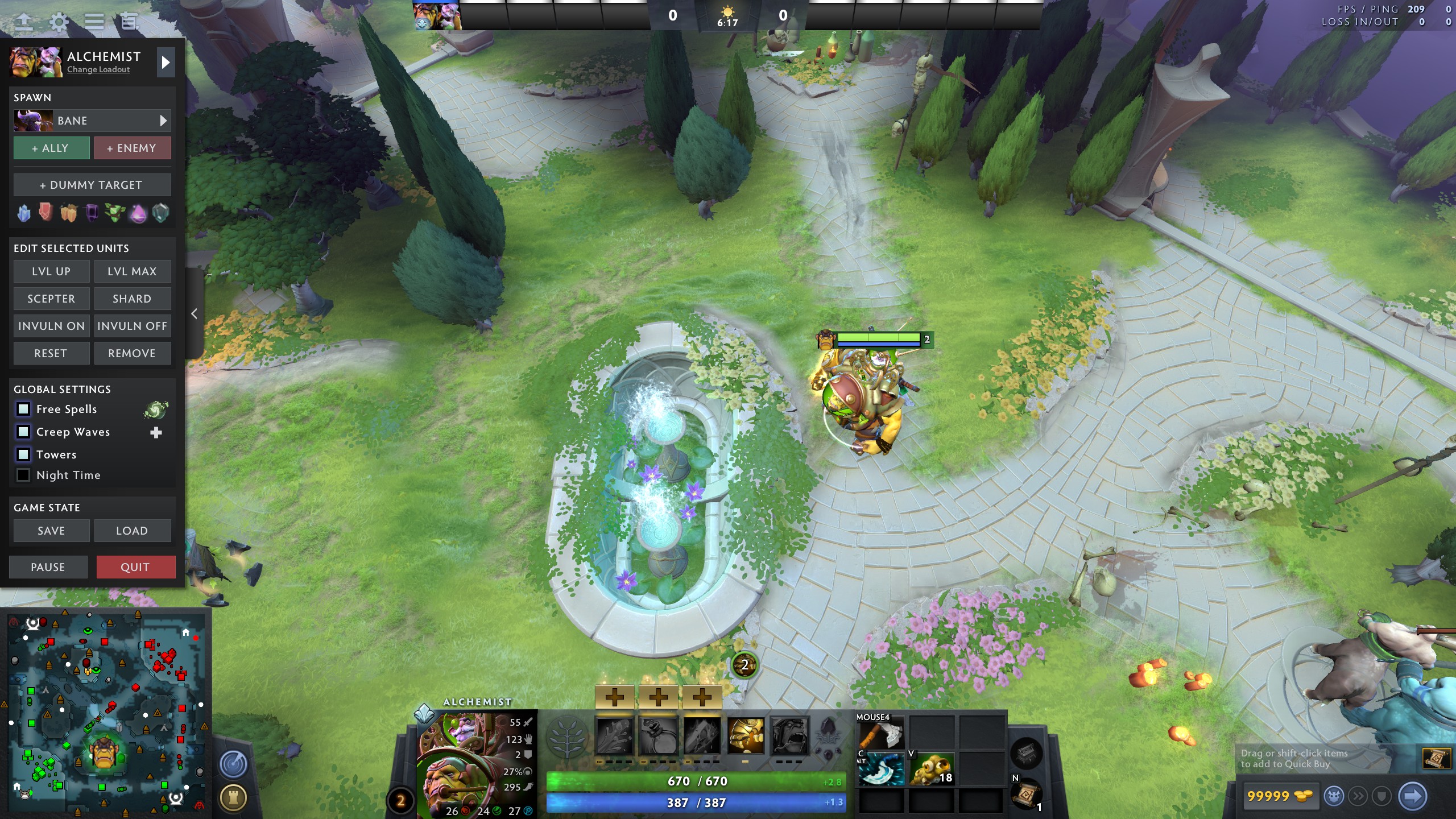Image resolution: width=1456 pixels, height=819 pixels.
Task: Enable the Free Spells checkbox
Action: tap(24, 409)
